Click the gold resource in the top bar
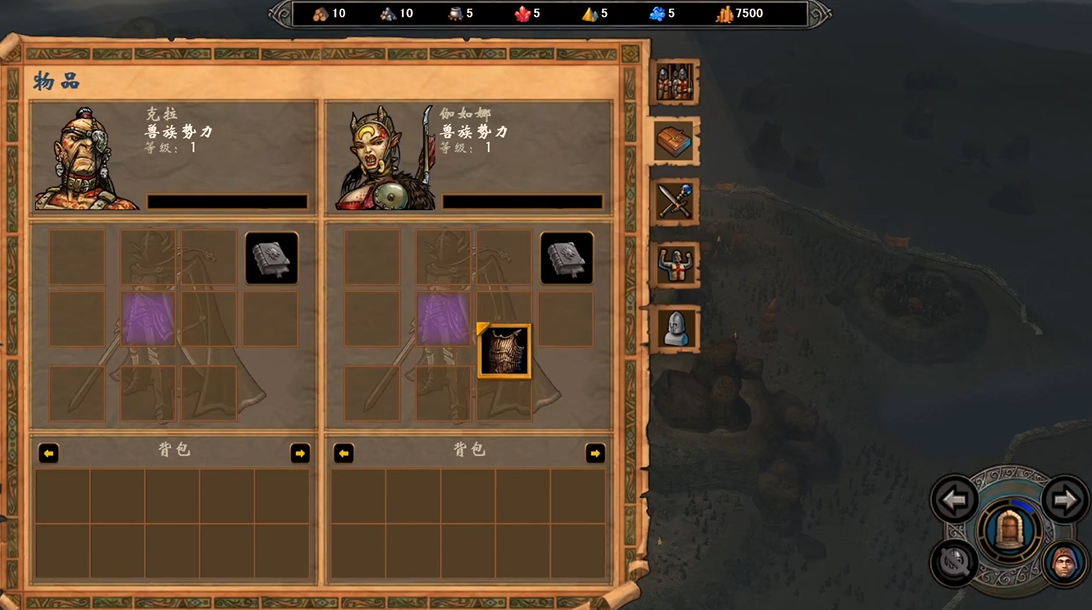Image resolution: width=1092 pixels, height=610 pixels. pos(740,14)
